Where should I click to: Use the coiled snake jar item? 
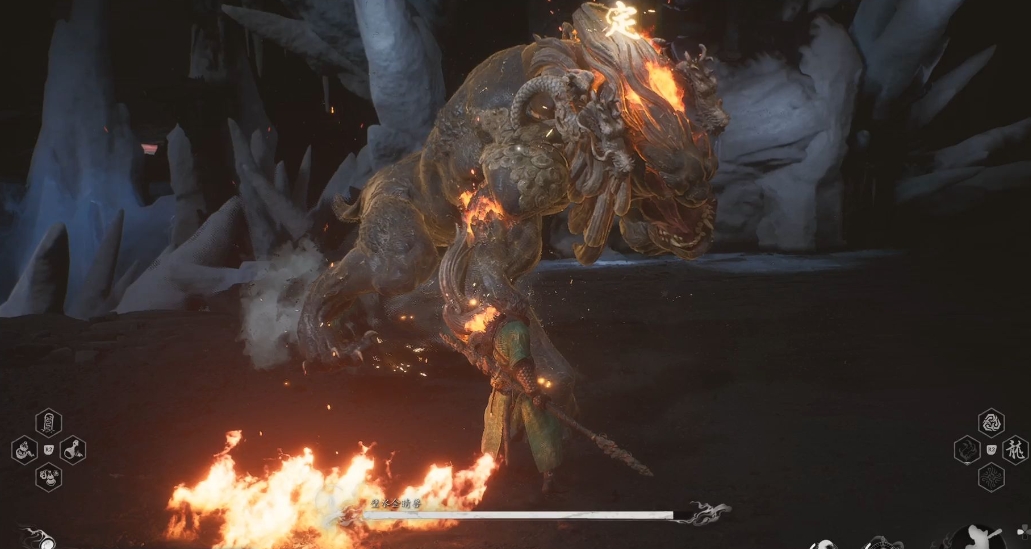coord(24,450)
